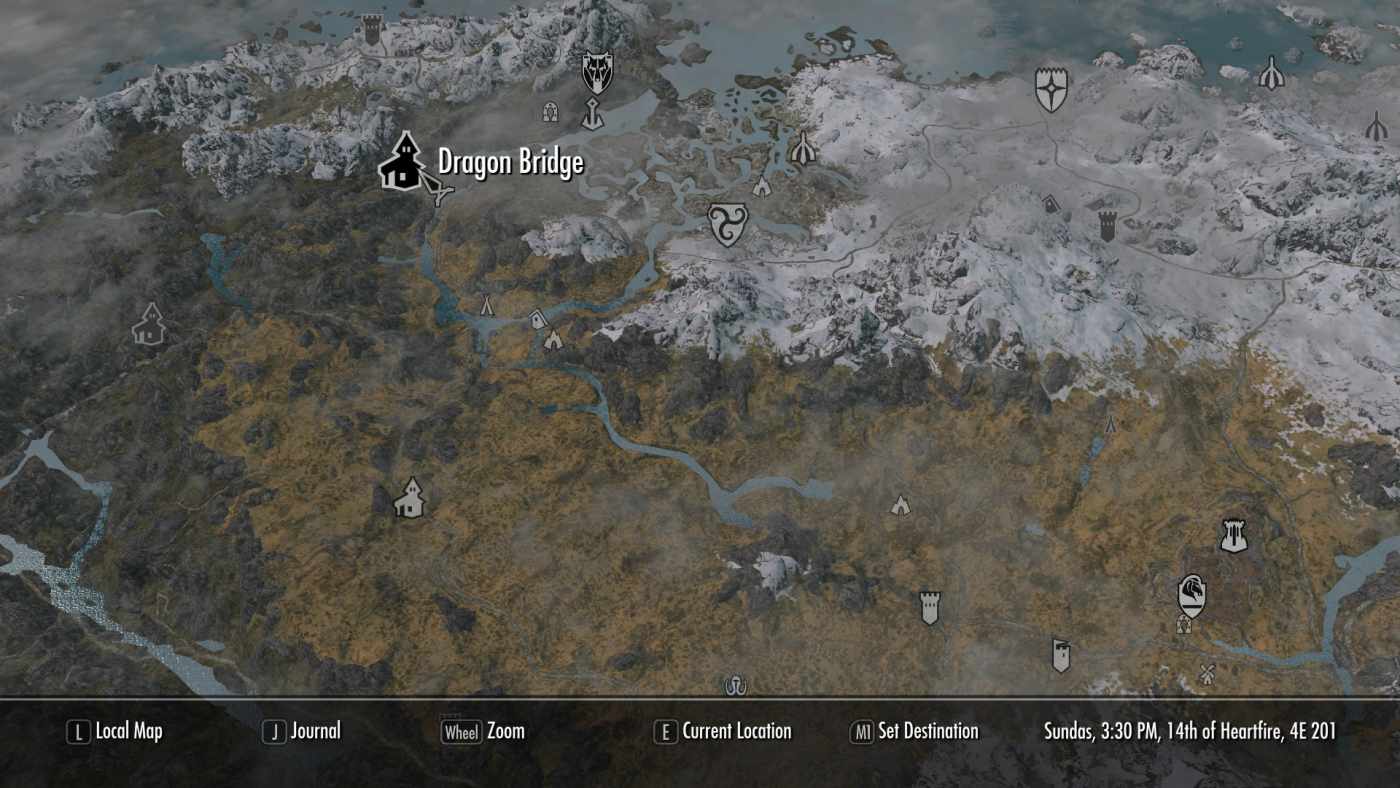Click the dark fort tower marker in mountains
Image resolution: width=1400 pixels, height=788 pixels.
click(x=1110, y=226)
